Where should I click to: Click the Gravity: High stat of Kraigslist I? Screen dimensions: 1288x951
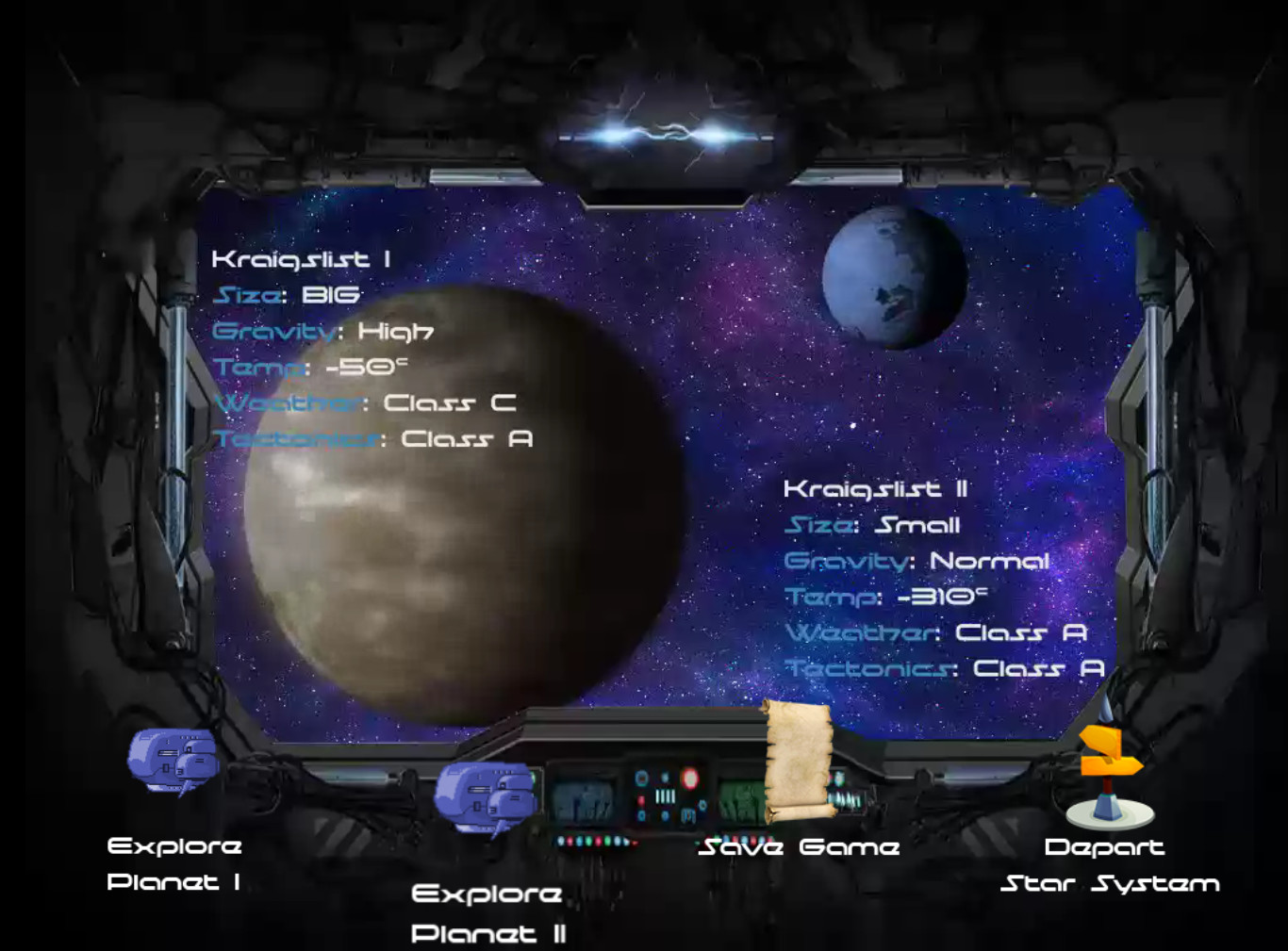click(323, 330)
